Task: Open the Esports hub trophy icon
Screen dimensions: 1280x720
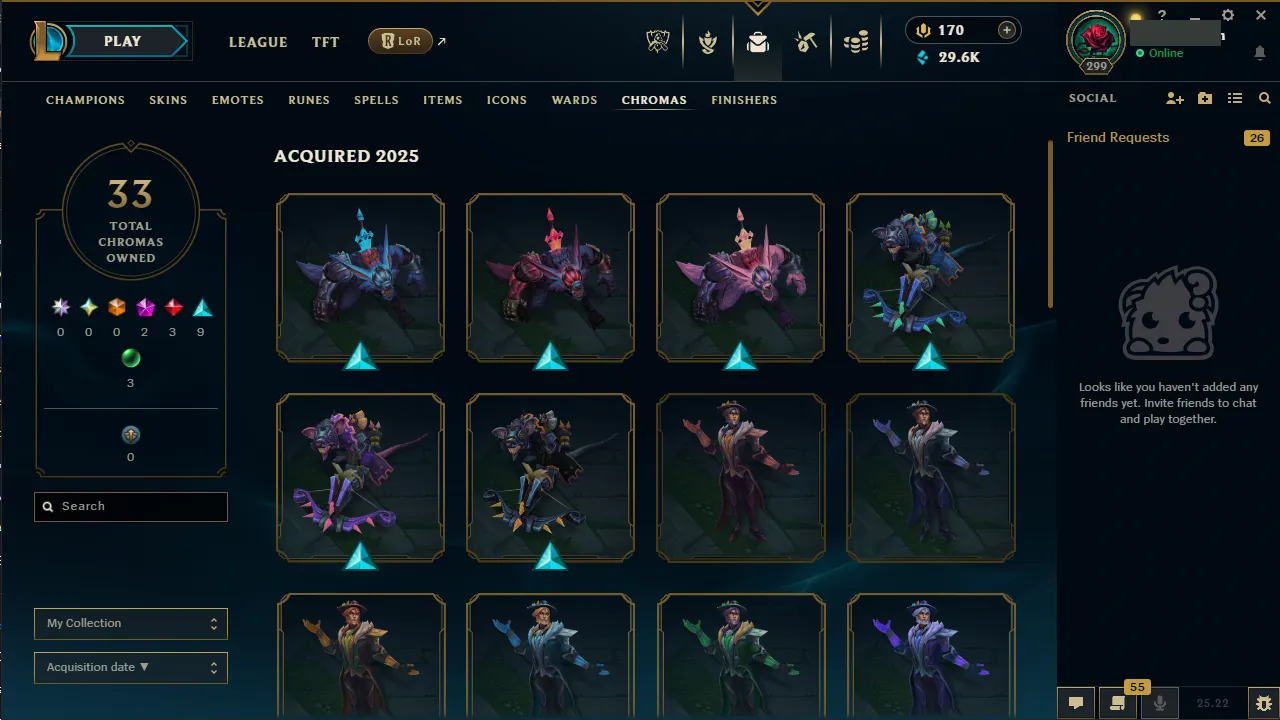Action: tap(658, 42)
